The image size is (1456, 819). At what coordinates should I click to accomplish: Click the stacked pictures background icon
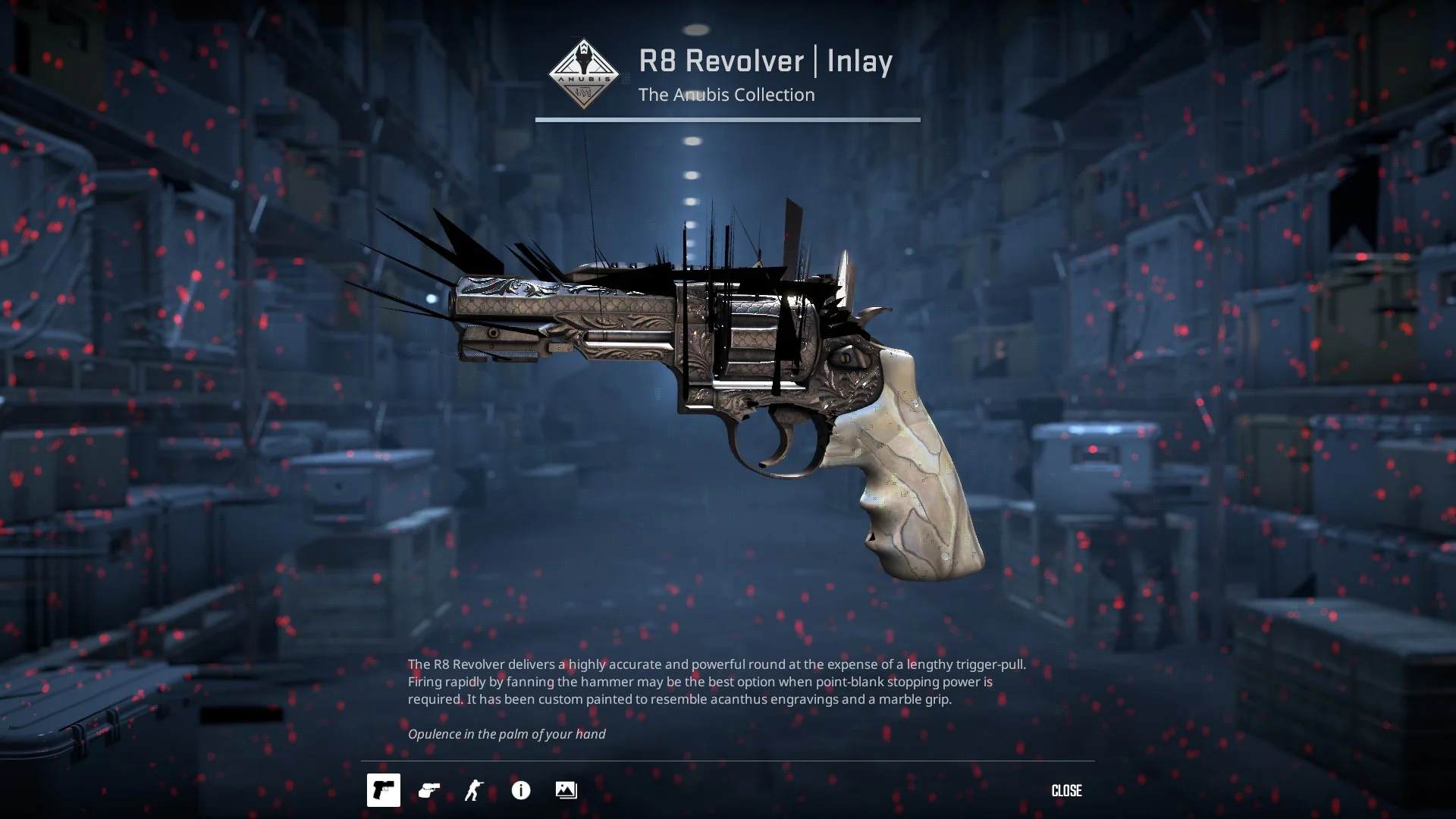pyautogui.click(x=566, y=790)
